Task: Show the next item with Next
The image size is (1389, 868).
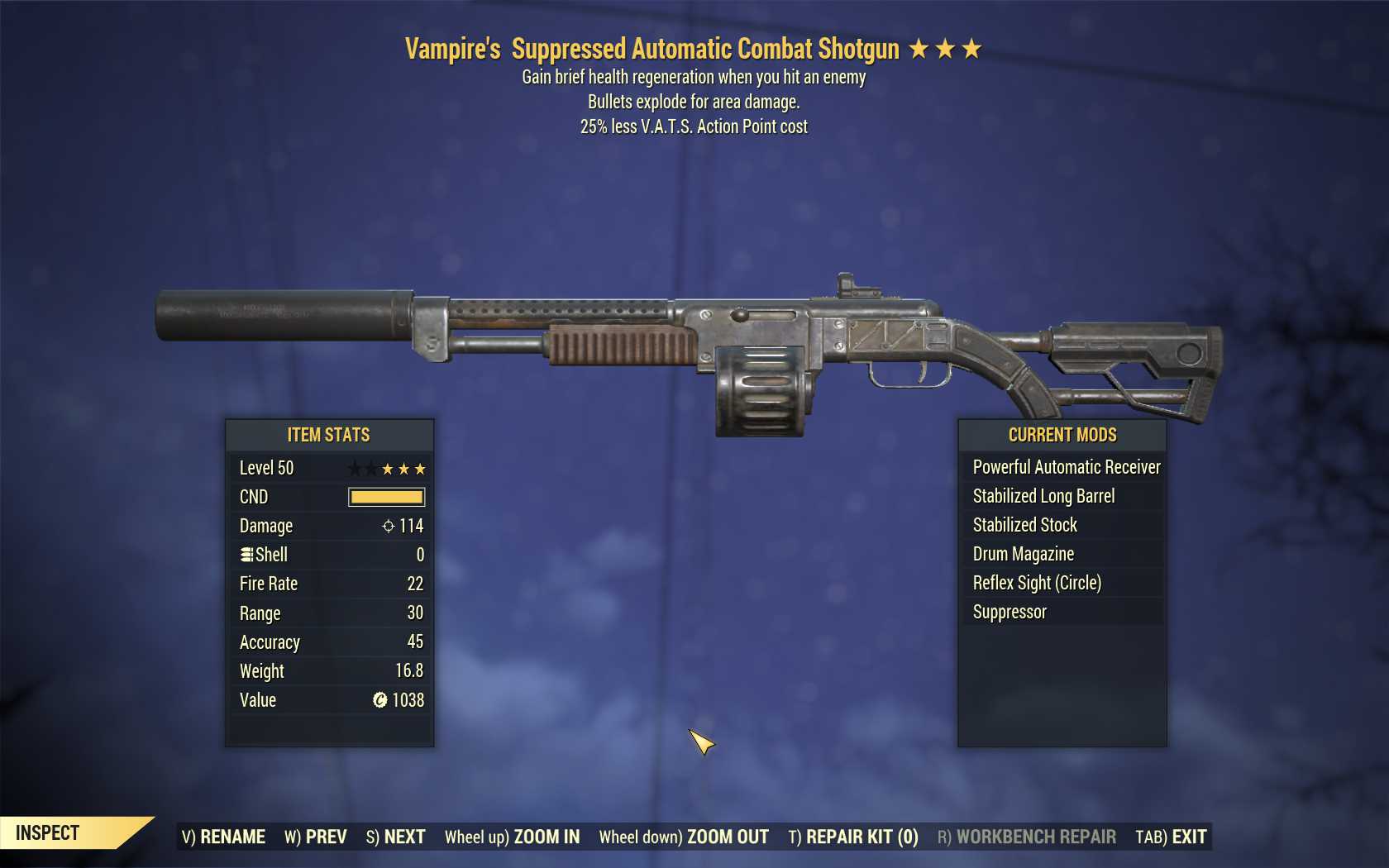Action: coord(395,837)
